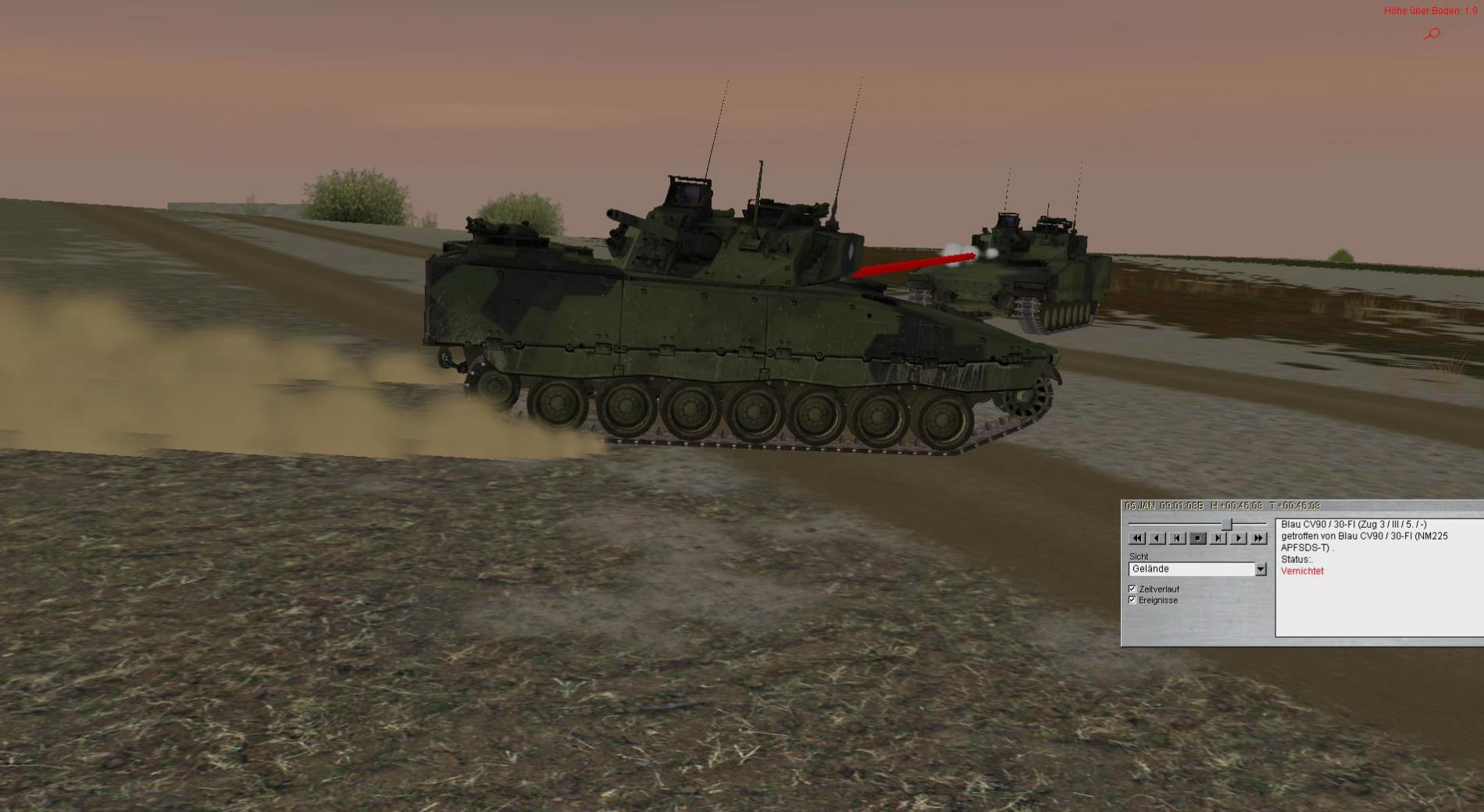Toggle the Ereignisse checkbox

[1133, 600]
